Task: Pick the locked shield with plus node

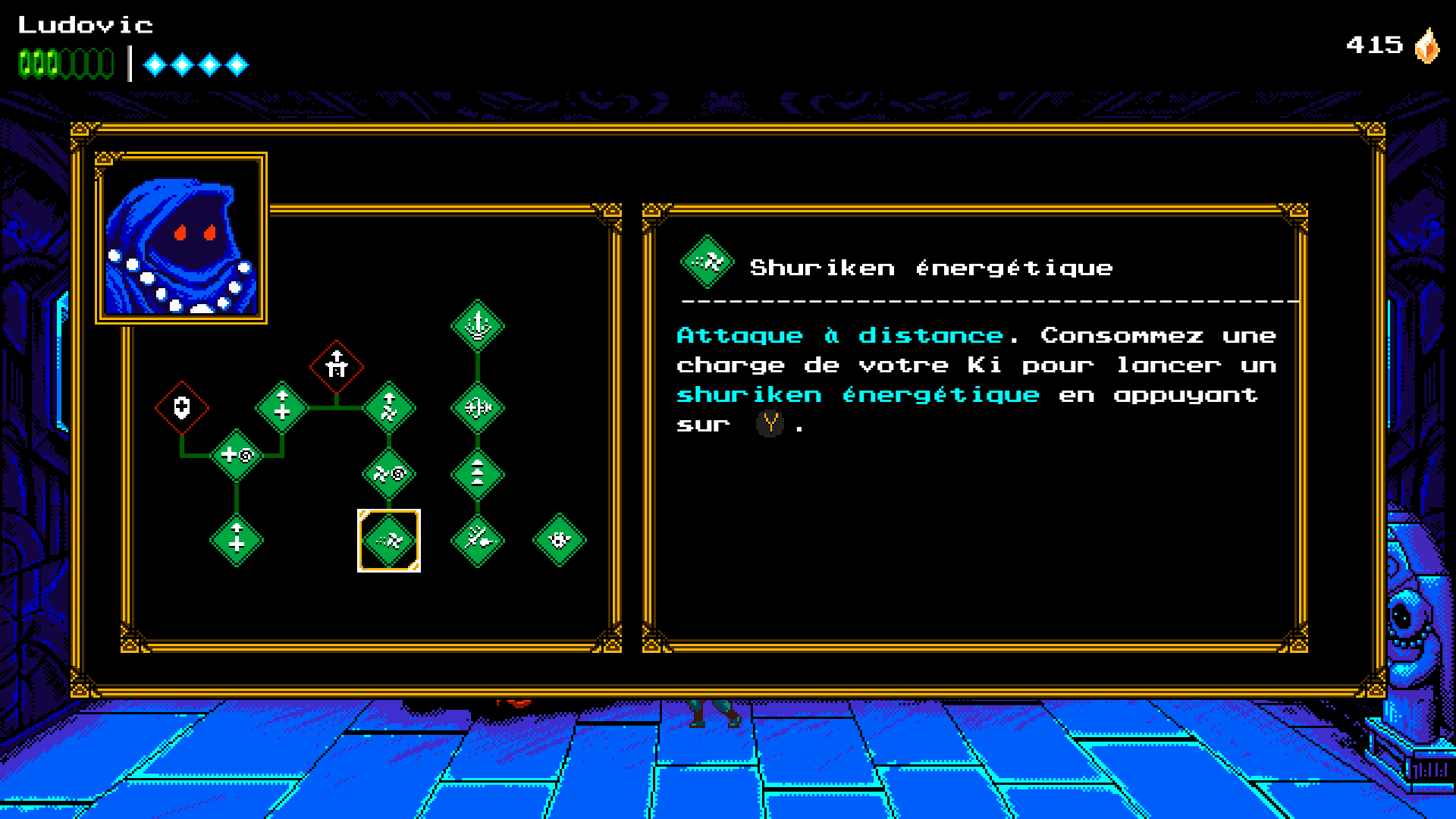Action: click(182, 408)
